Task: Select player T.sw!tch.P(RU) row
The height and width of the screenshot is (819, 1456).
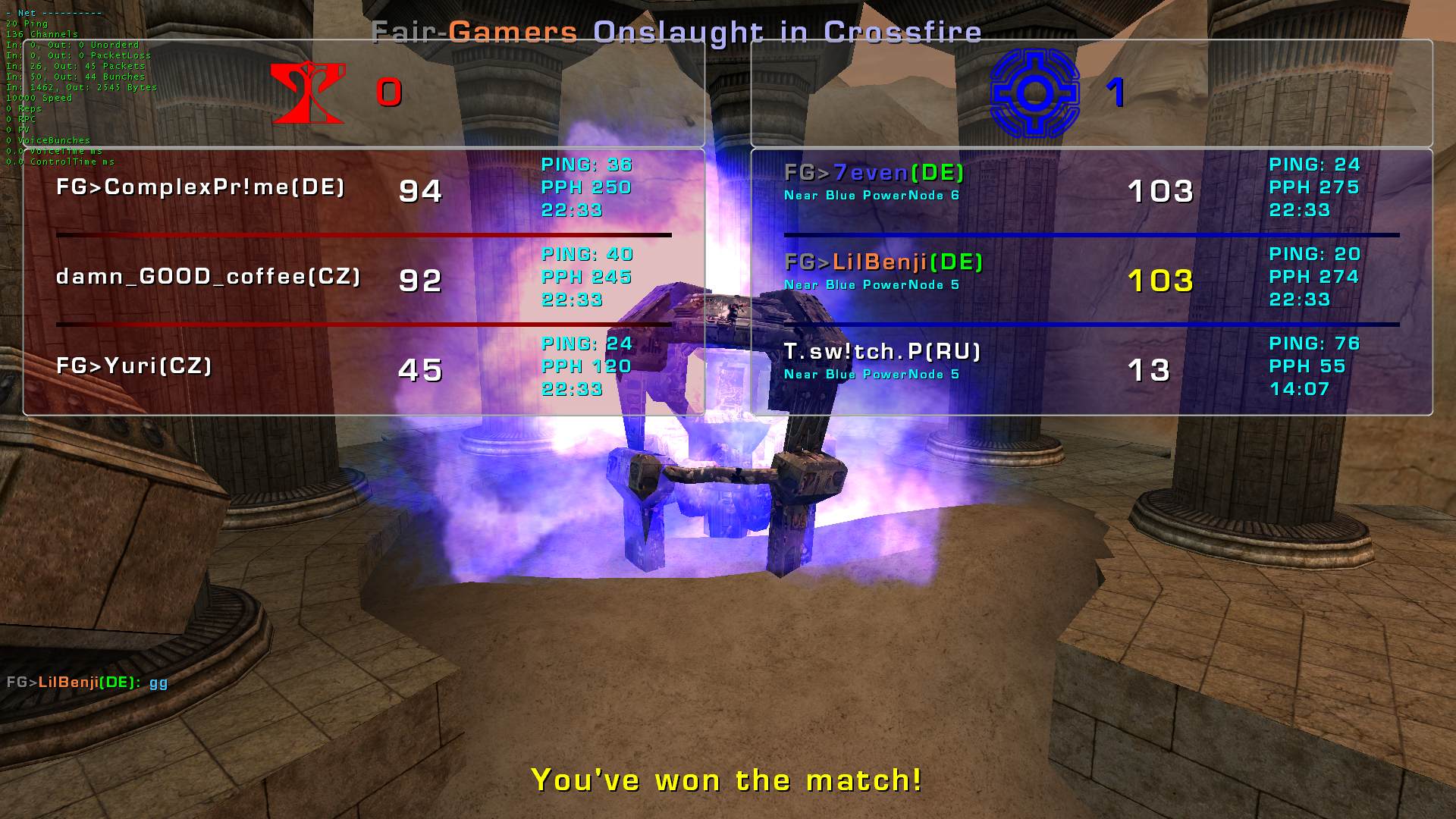Action: 882,353
